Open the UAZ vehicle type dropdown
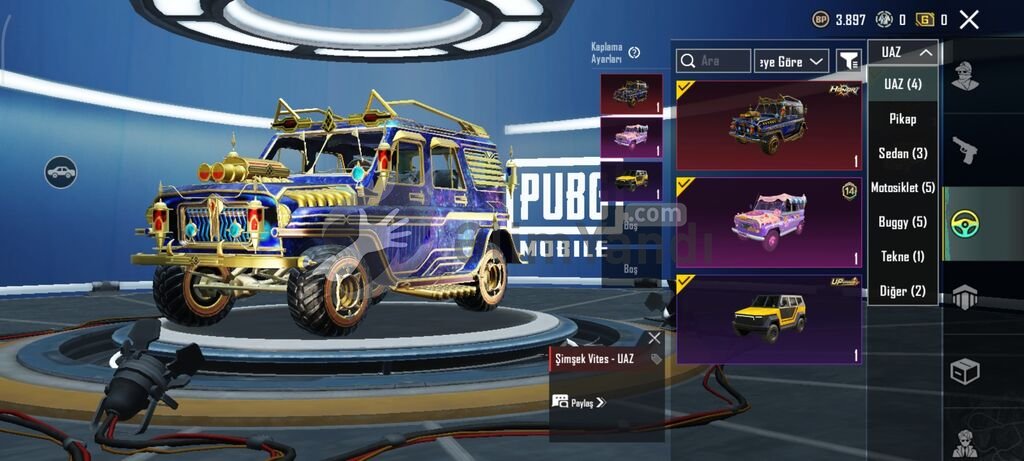 pos(902,53)
